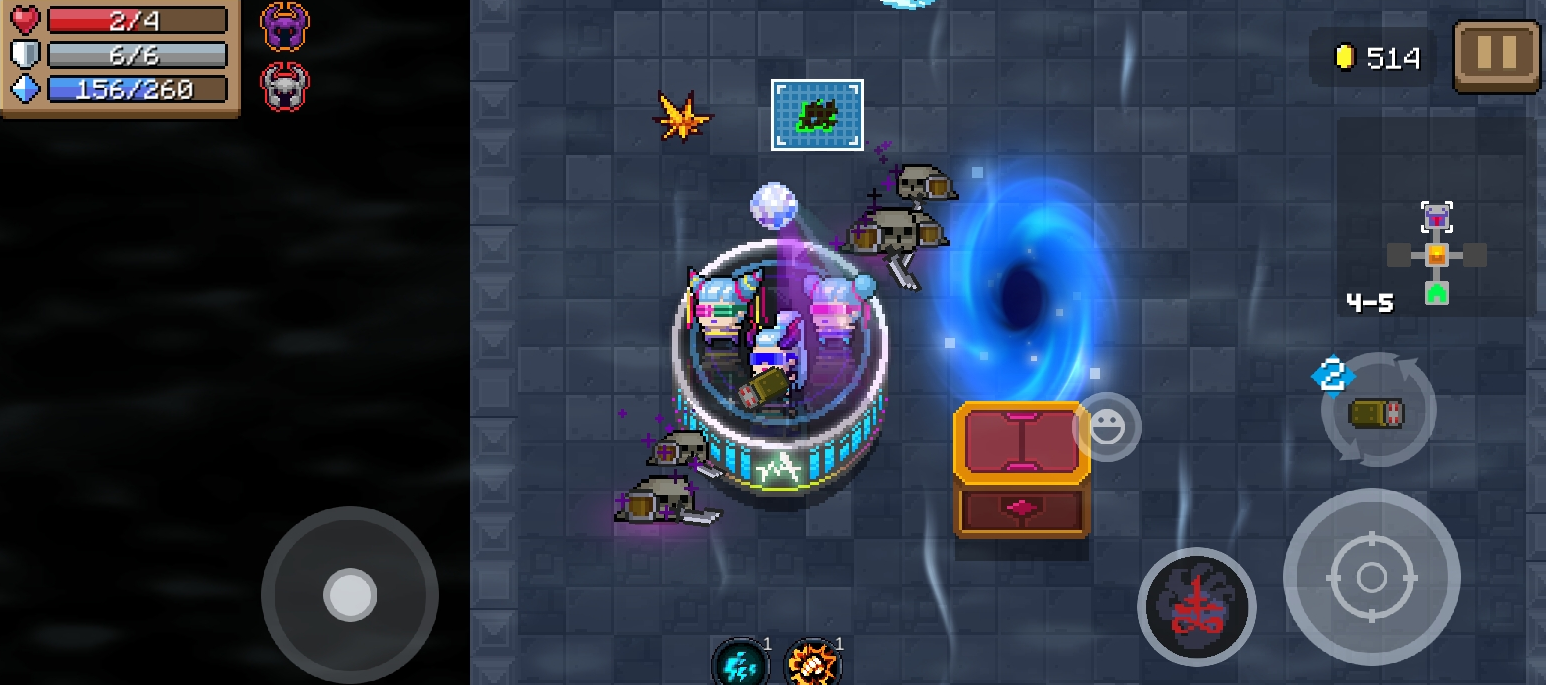Open the dungeon minimap
The width and height of the screenshot is (1546, 685).
[1436, 254]
